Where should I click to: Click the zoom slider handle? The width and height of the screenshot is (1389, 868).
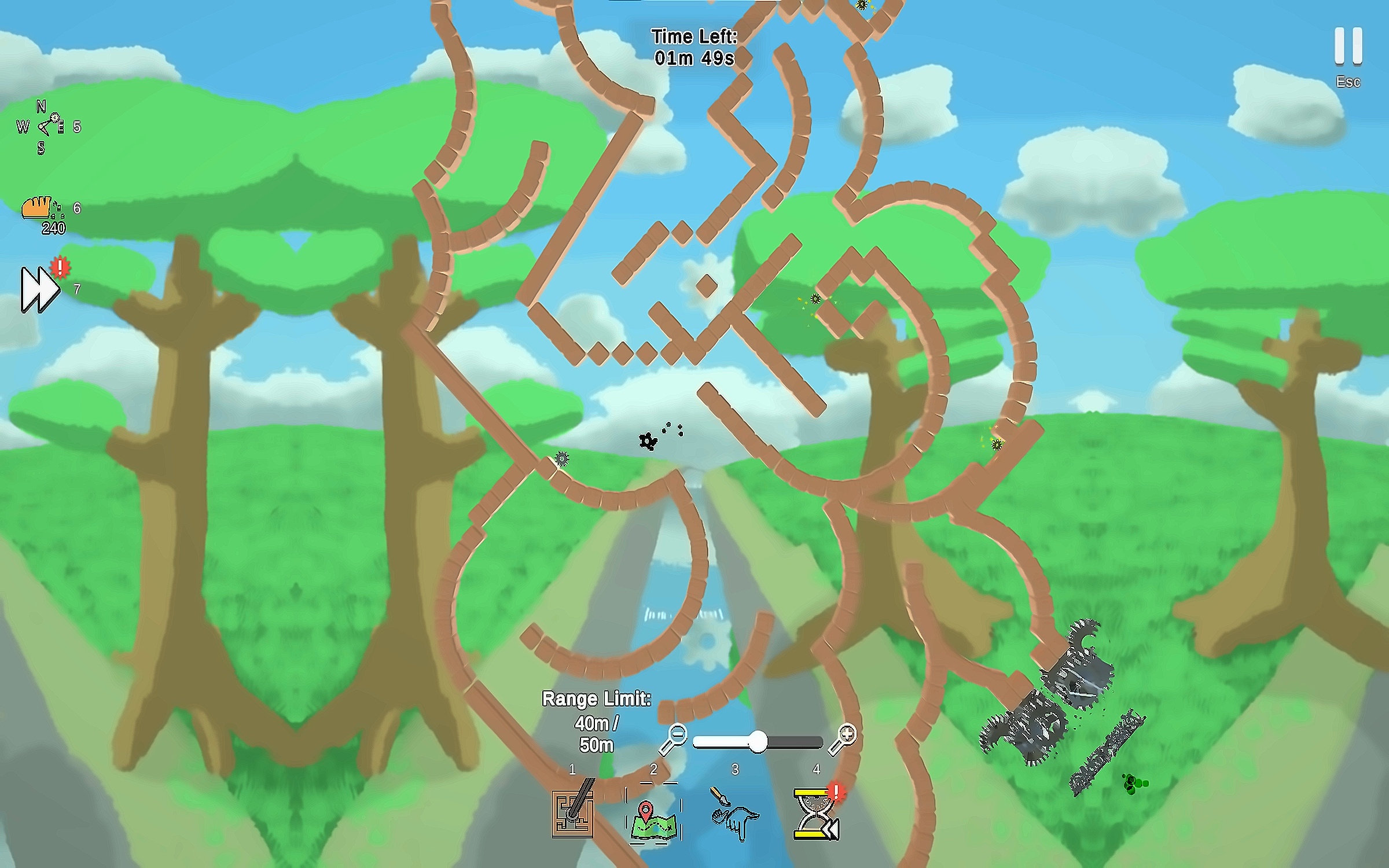point(758,741)
